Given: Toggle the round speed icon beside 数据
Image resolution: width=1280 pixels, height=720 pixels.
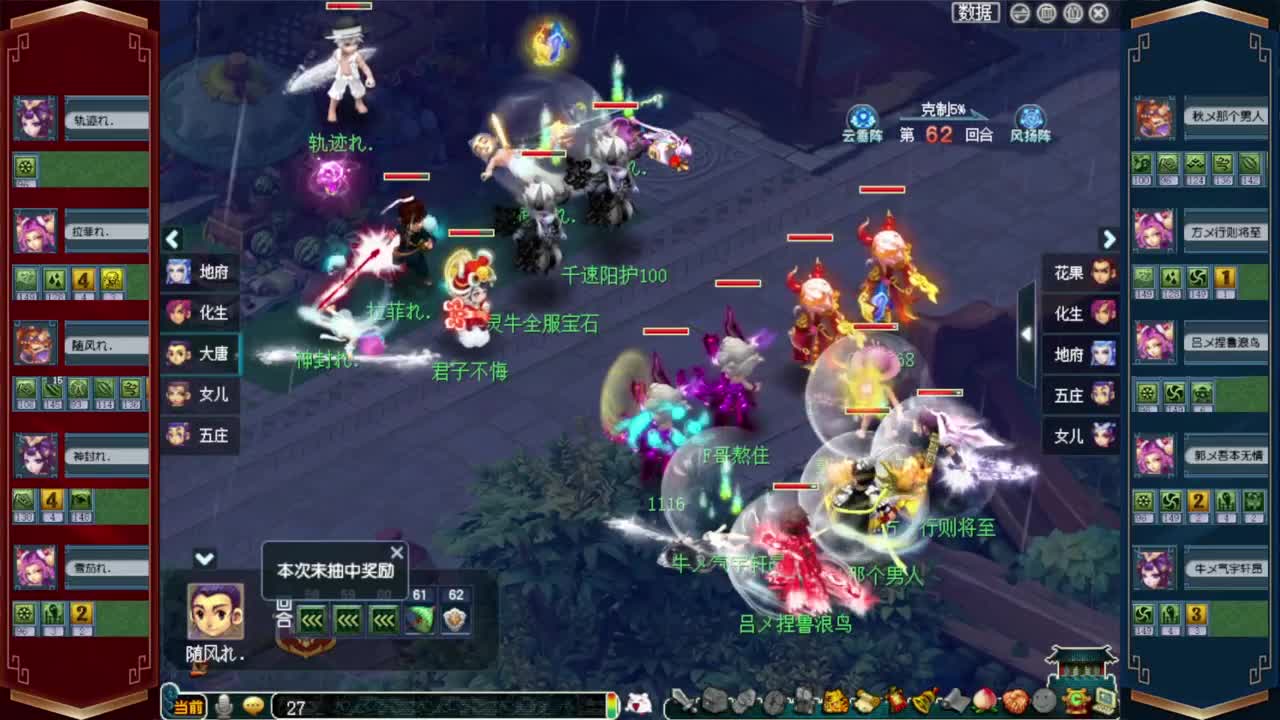Looking at the screenshot, I should 1019,11.
